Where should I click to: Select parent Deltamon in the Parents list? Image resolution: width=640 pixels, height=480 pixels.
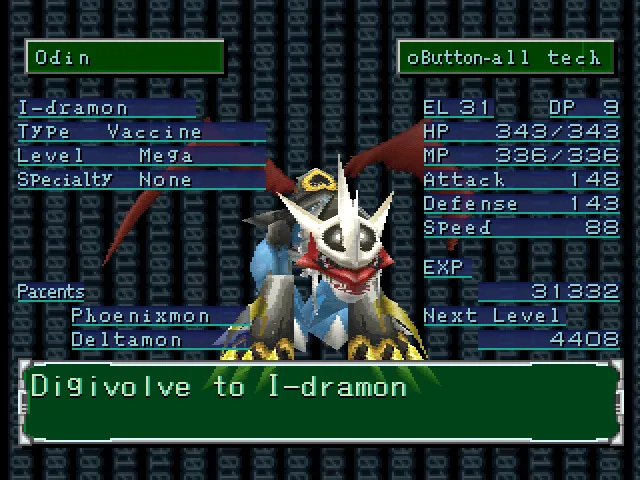coord(127,340)
